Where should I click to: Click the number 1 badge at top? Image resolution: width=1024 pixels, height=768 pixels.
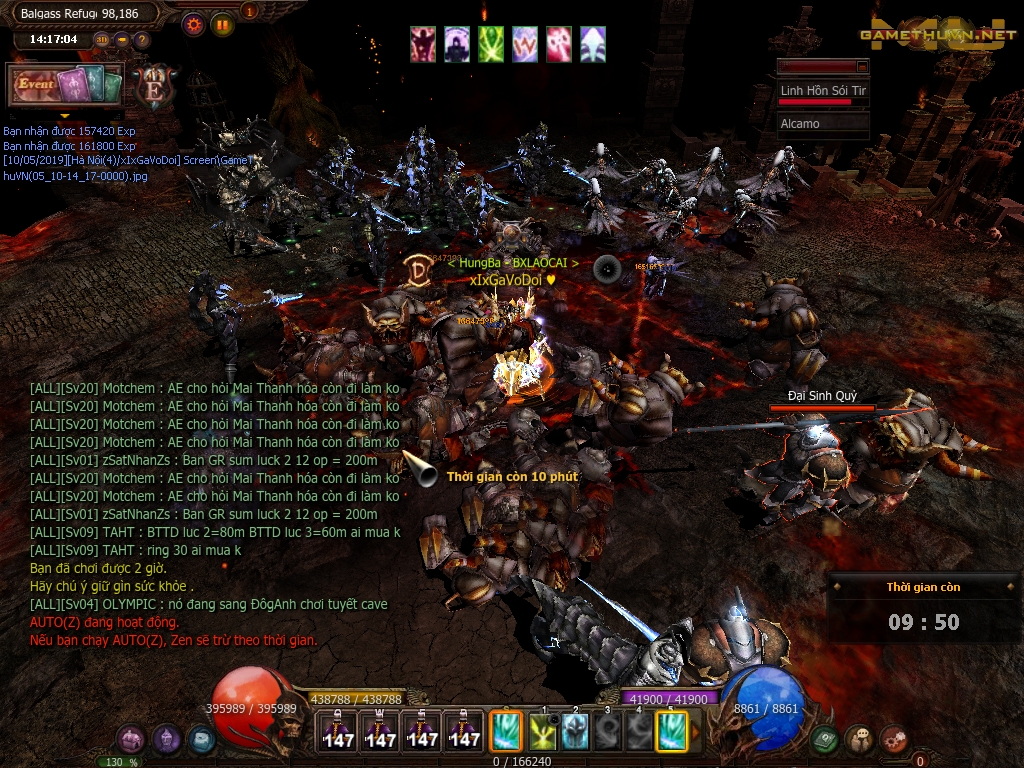pos(249,11)
